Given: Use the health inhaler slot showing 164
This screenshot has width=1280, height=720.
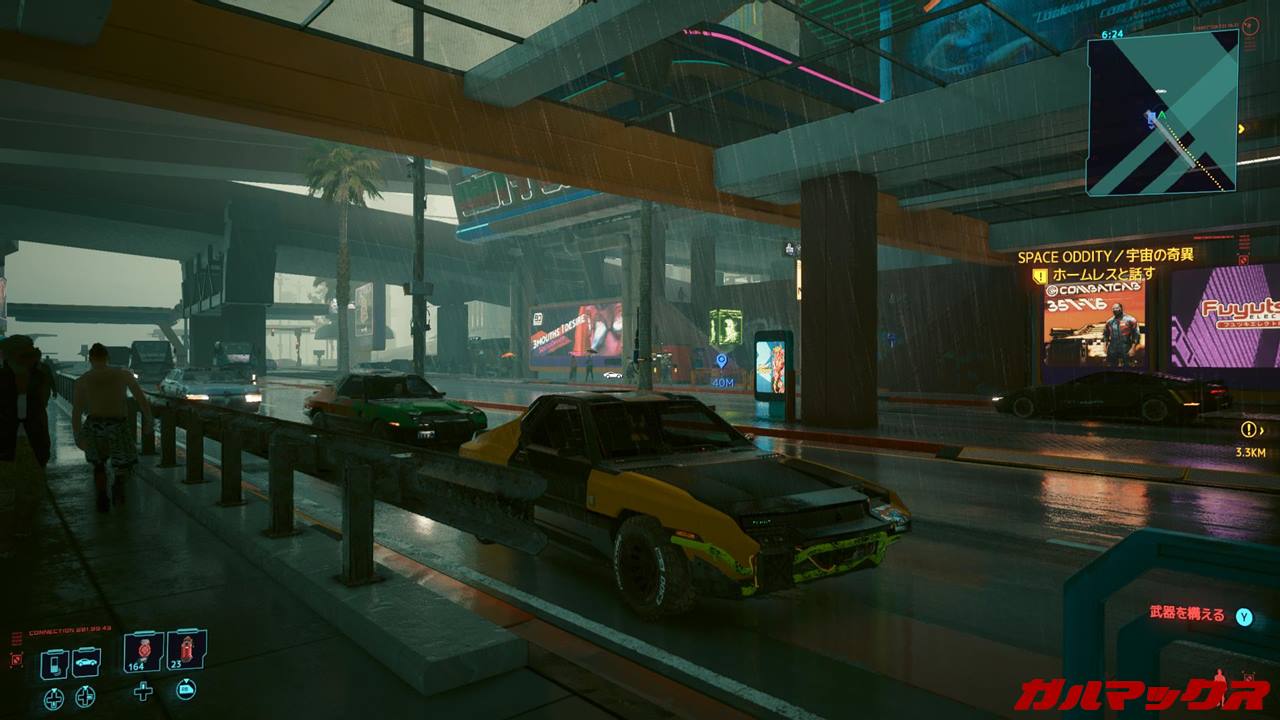Looking at the screenshot, I should tap(143, 652).
